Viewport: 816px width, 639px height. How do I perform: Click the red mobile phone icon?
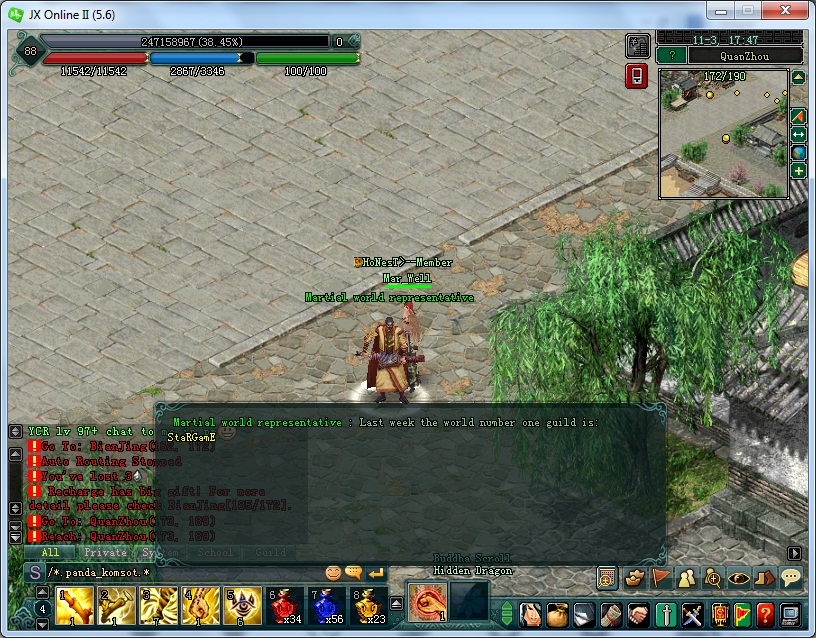pos(637,76)
